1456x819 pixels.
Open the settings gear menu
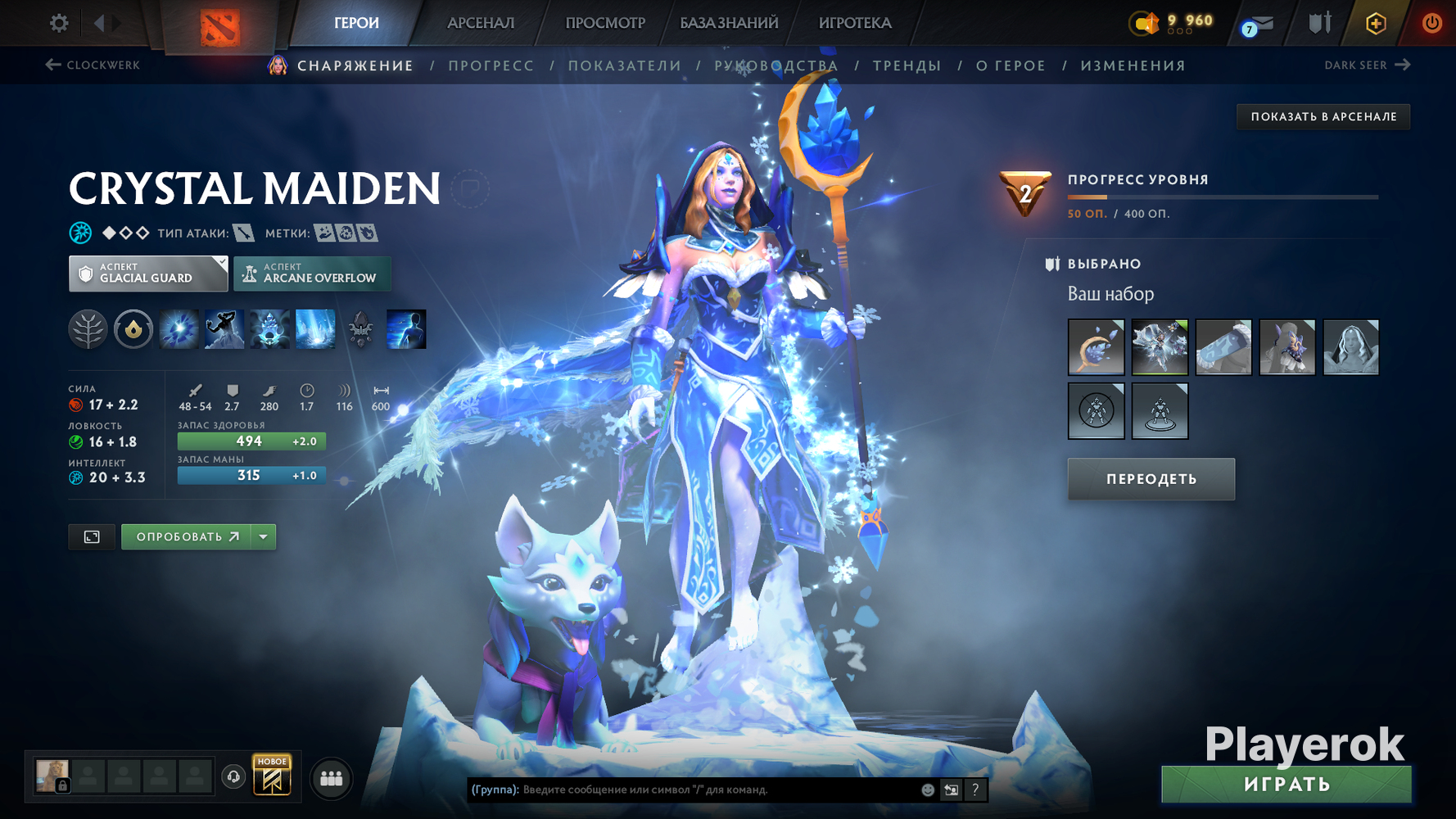pyautogui.click(x=59, y=23)
